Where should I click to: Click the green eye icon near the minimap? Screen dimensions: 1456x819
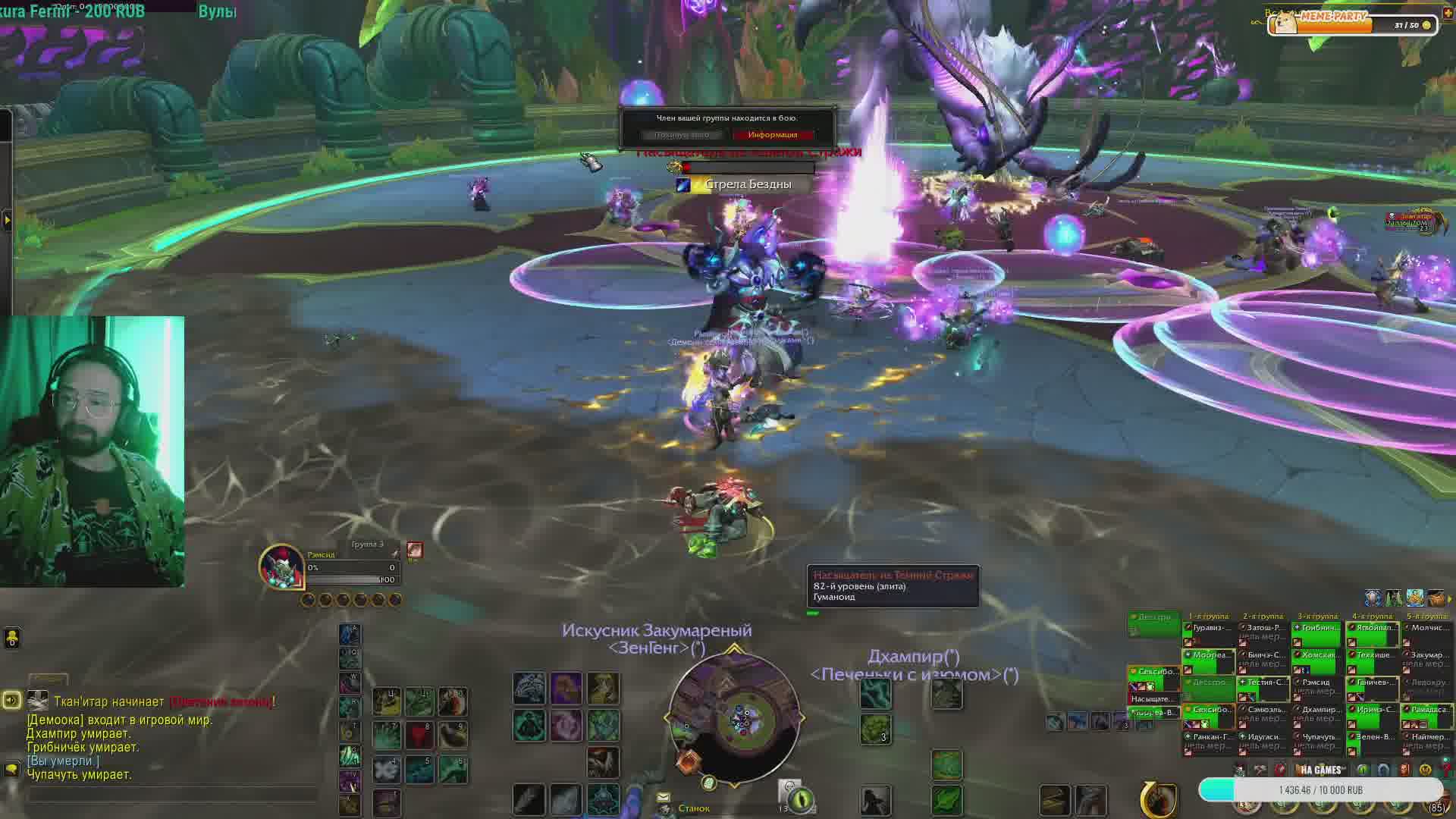[x=801, y=799]
